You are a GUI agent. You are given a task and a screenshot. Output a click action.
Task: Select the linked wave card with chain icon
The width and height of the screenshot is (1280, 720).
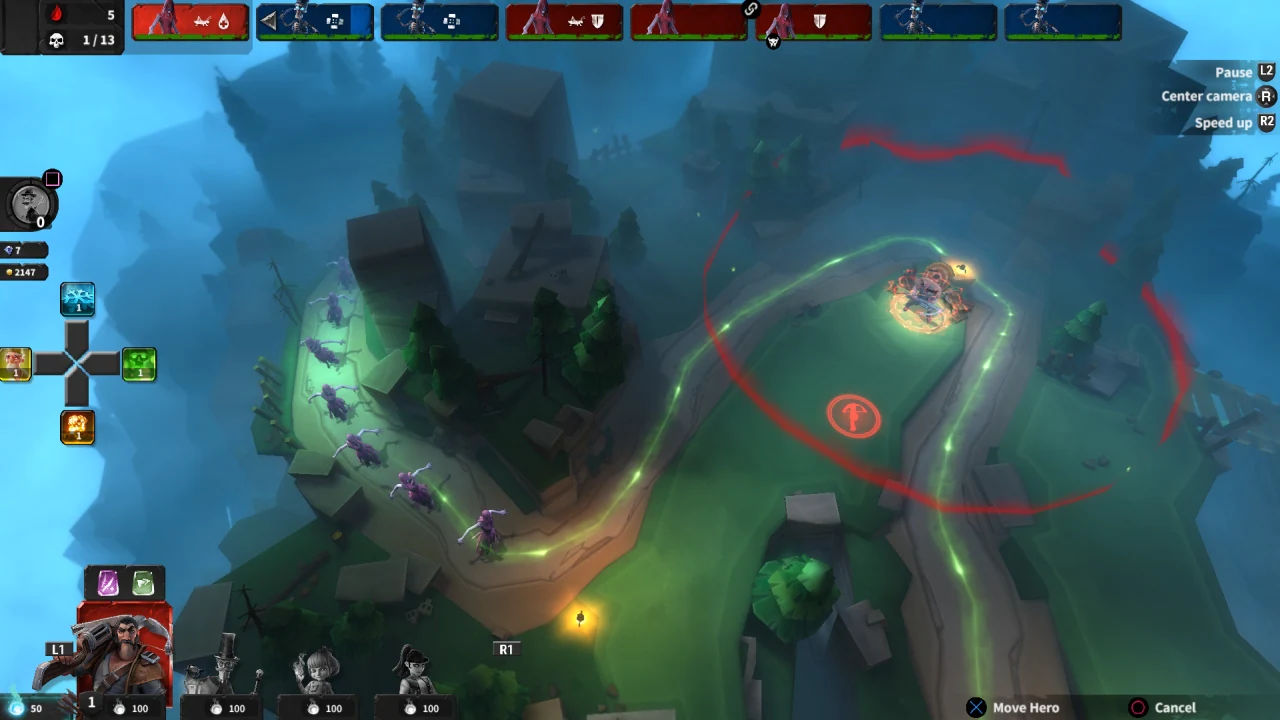(x=815, y=20)
